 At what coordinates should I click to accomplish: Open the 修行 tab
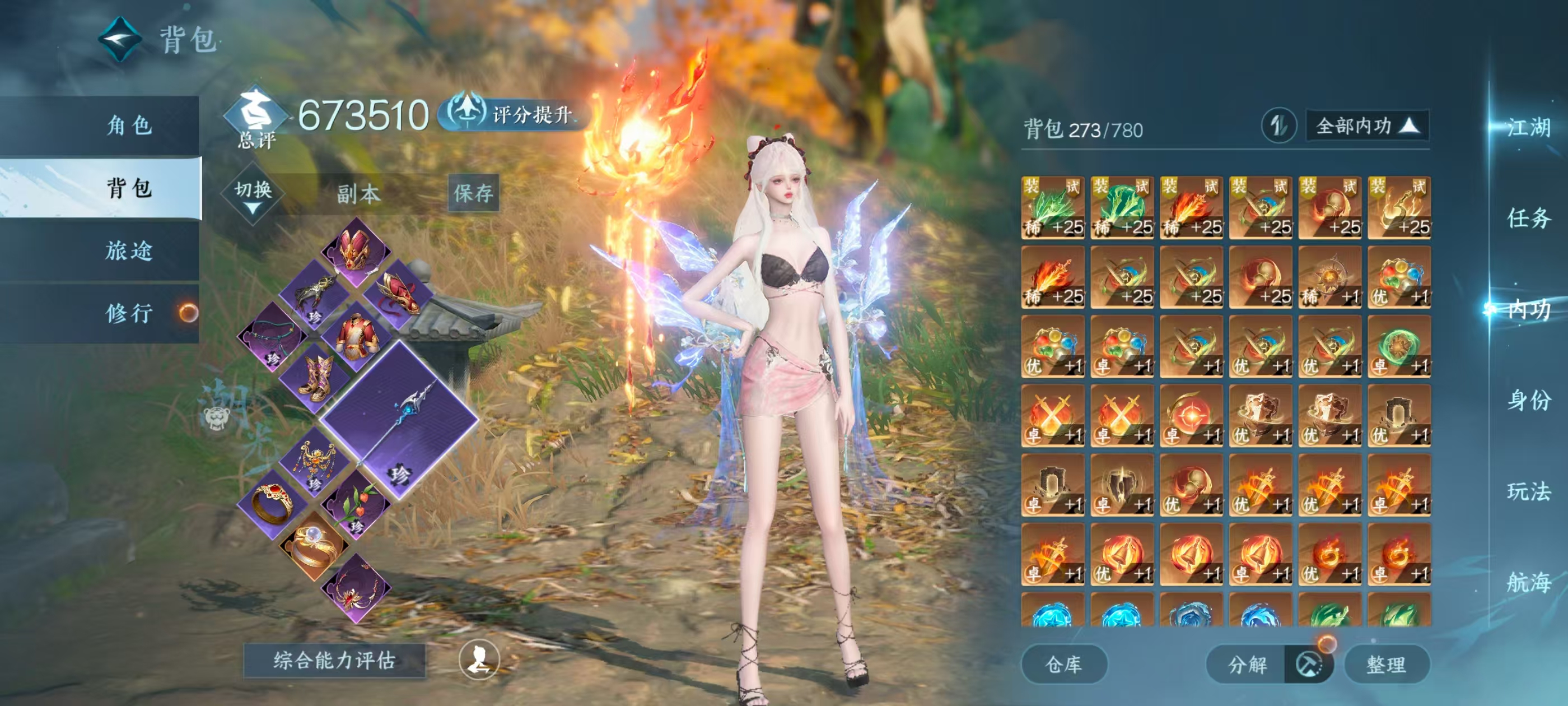click(x=128, y=314)
